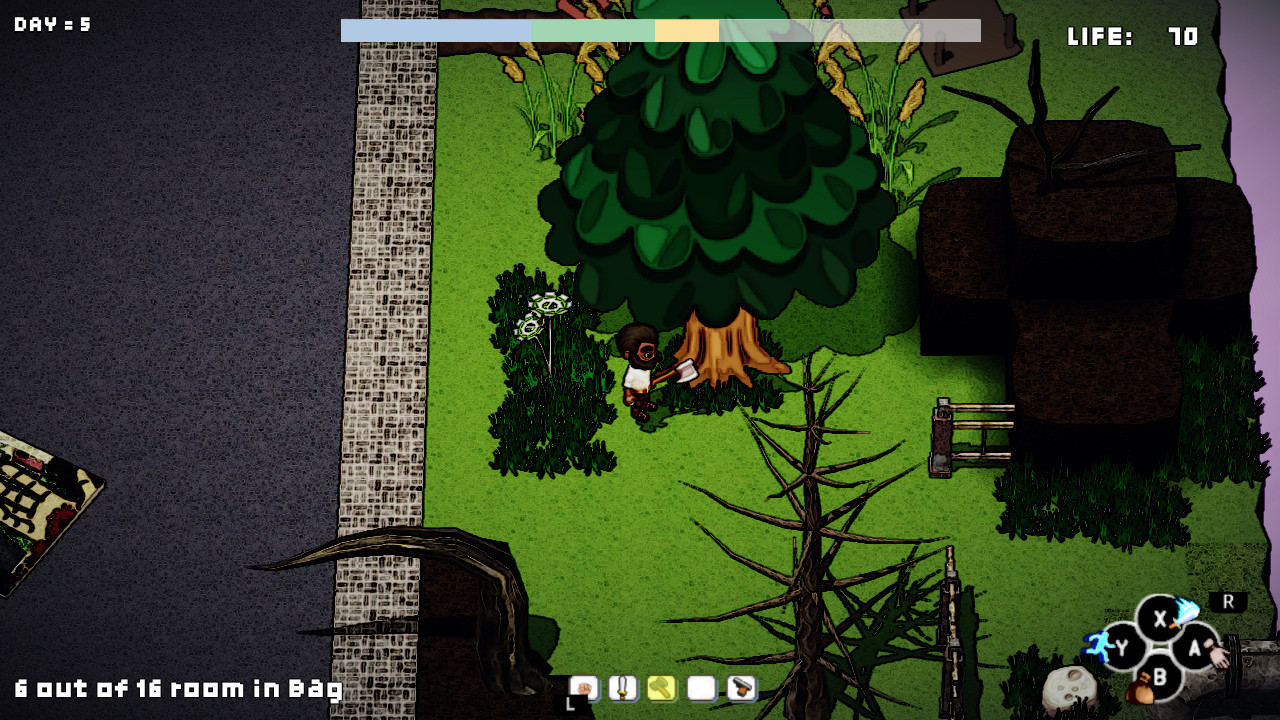Image resolution: width=1280 pixels, height=720 pixels.
Task: Click the running figure icon beside Y
Action: click(x=1099, y=646)
